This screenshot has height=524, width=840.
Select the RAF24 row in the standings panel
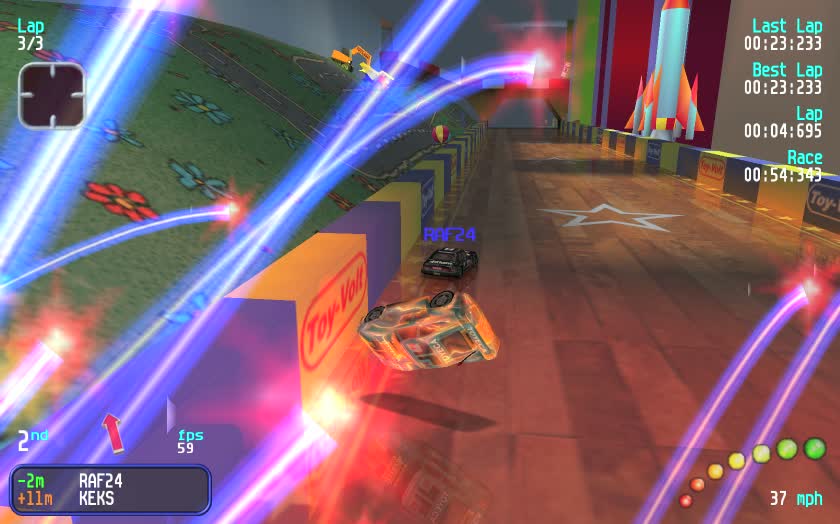pos(110,481)
